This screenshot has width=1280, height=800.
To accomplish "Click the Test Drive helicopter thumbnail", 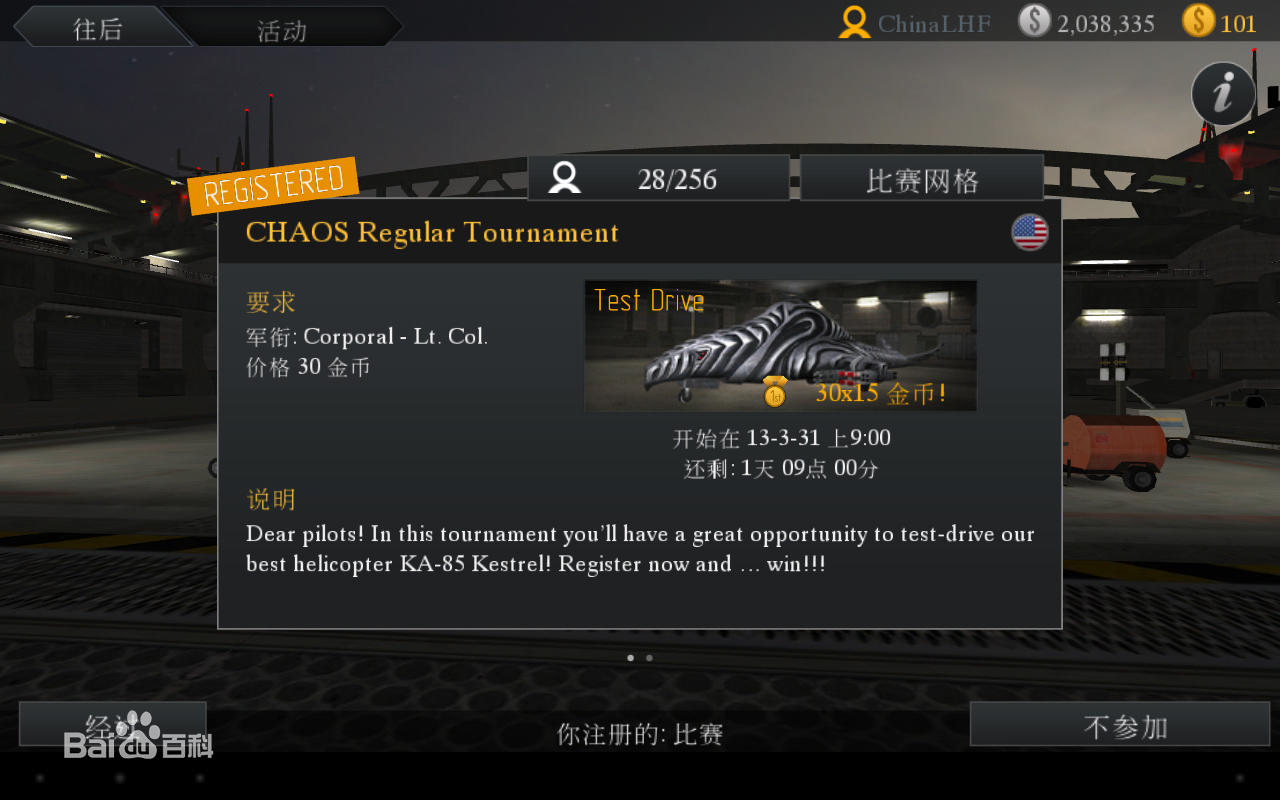I will point(780,346).
